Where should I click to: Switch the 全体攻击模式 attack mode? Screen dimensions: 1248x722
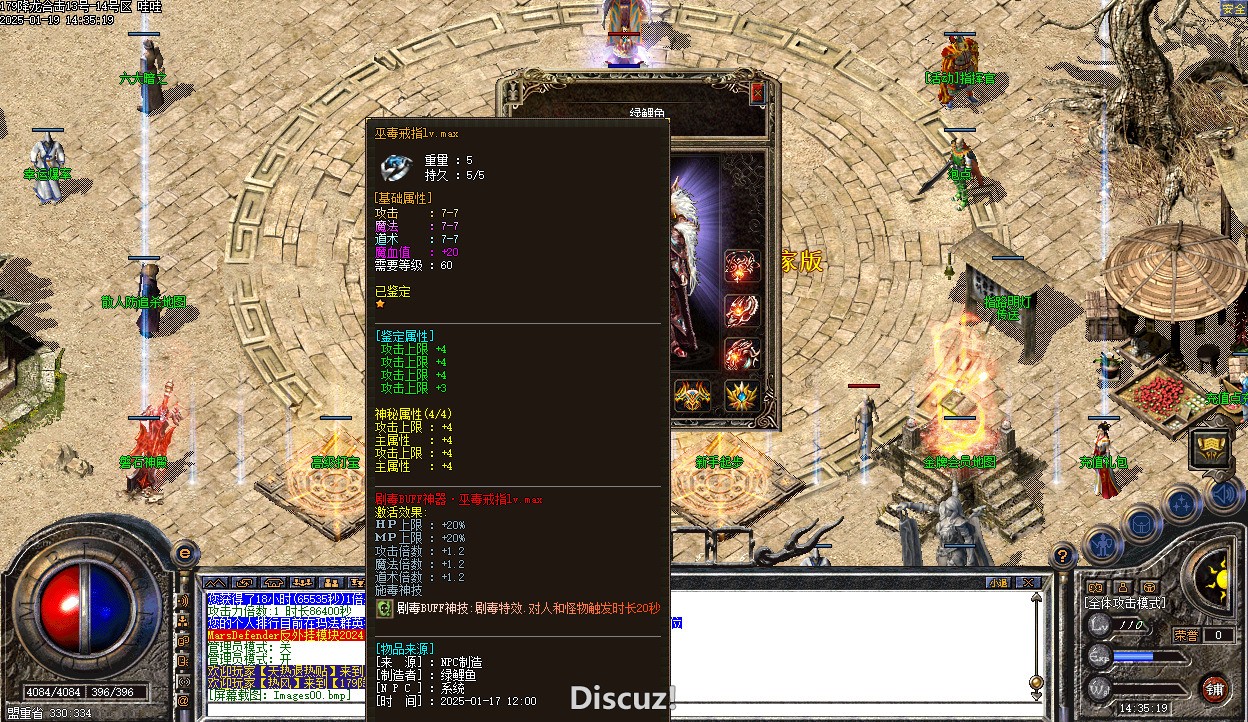pos(1125,604)
